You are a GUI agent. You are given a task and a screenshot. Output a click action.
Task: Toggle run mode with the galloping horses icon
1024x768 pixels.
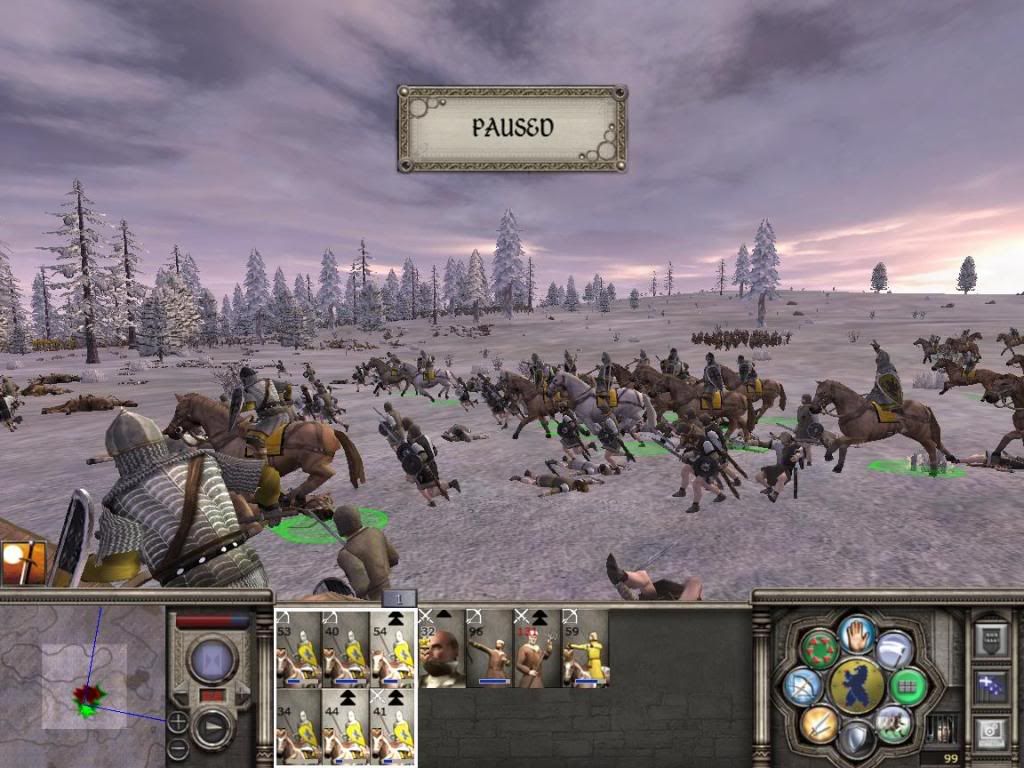(892, 722)
